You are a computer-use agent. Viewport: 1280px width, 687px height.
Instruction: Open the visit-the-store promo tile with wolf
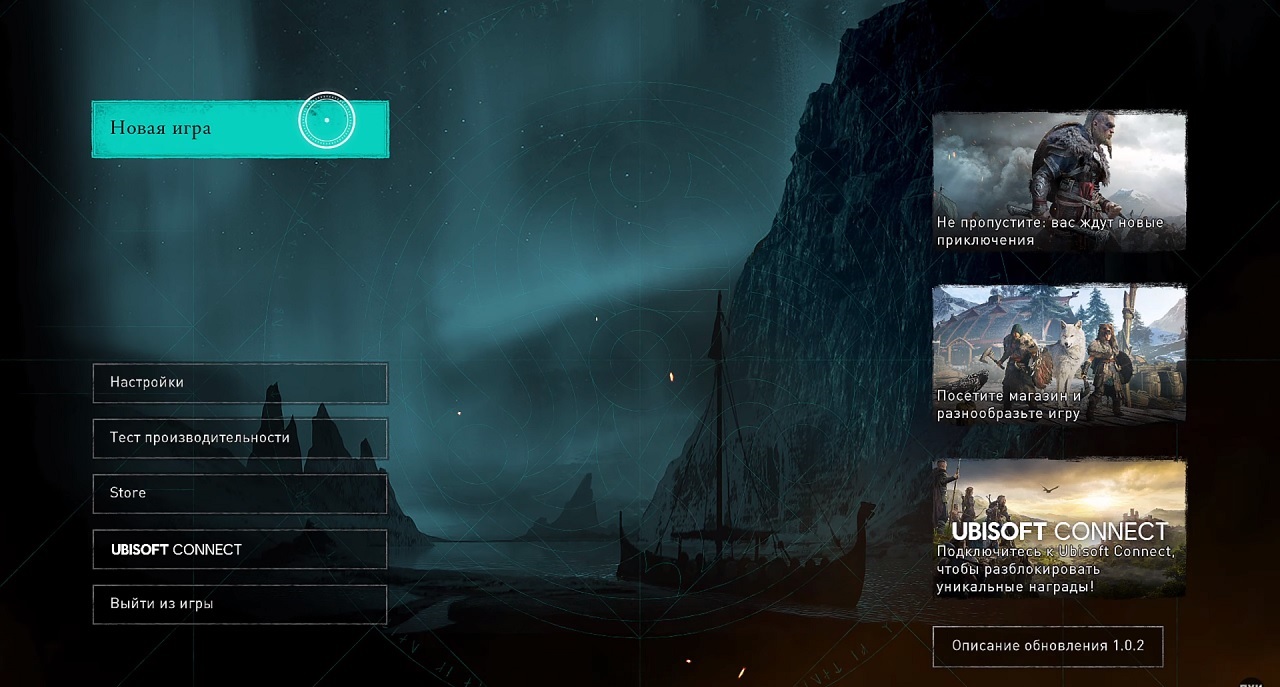(x=1059, y=354)
